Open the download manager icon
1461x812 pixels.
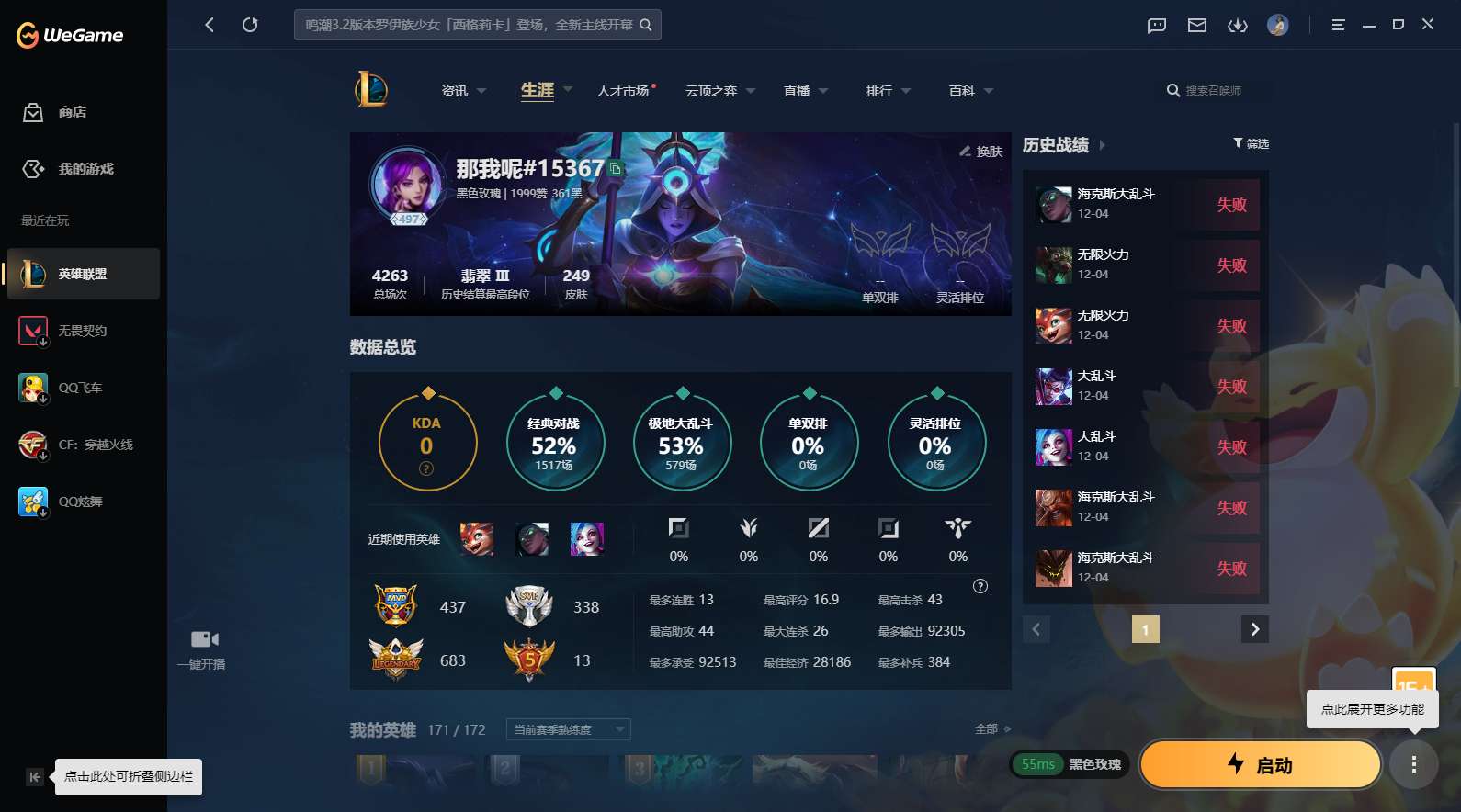pyautogui.click(x=1238, y=25)
